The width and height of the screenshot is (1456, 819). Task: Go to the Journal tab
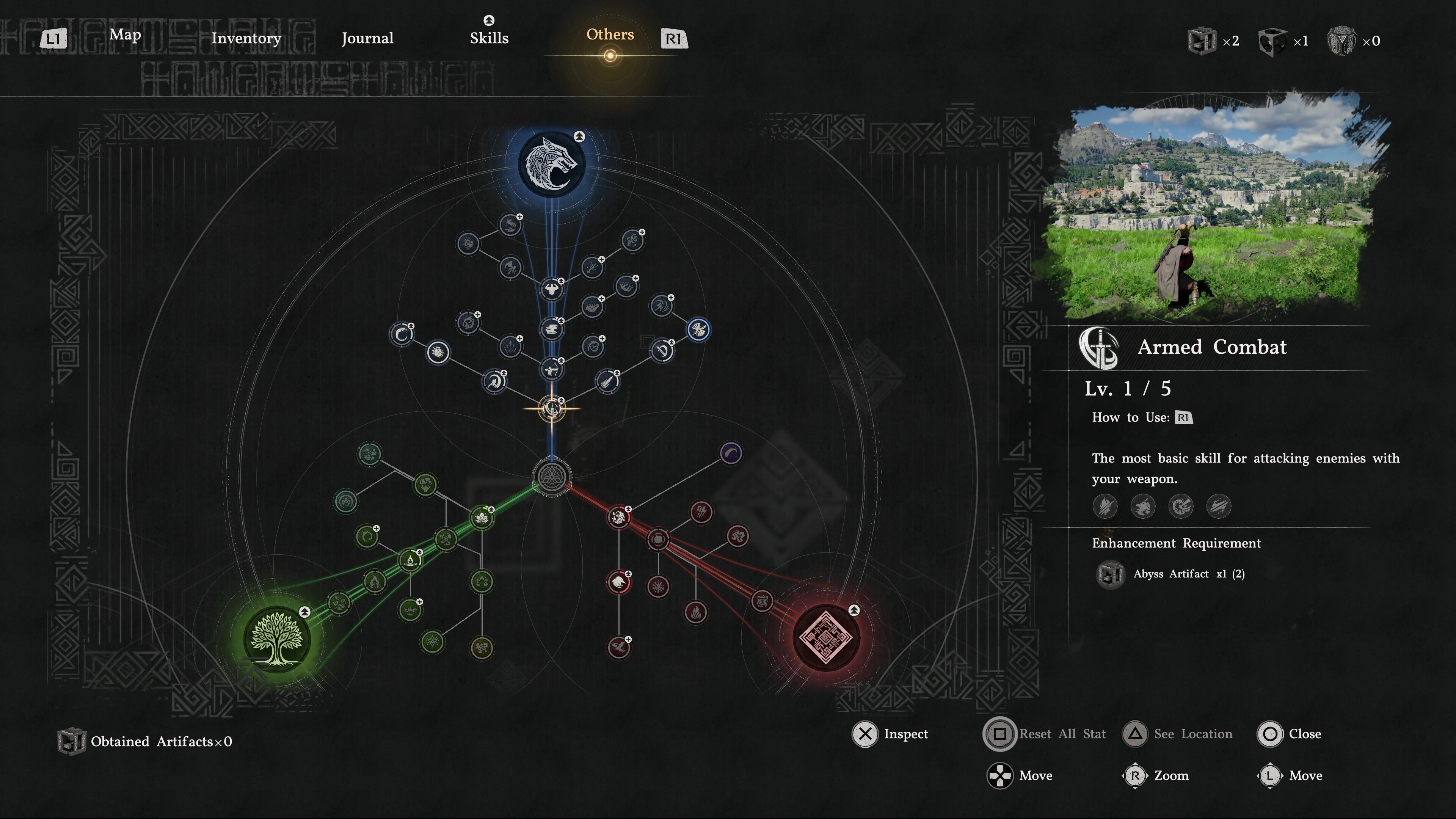point(367,38)
